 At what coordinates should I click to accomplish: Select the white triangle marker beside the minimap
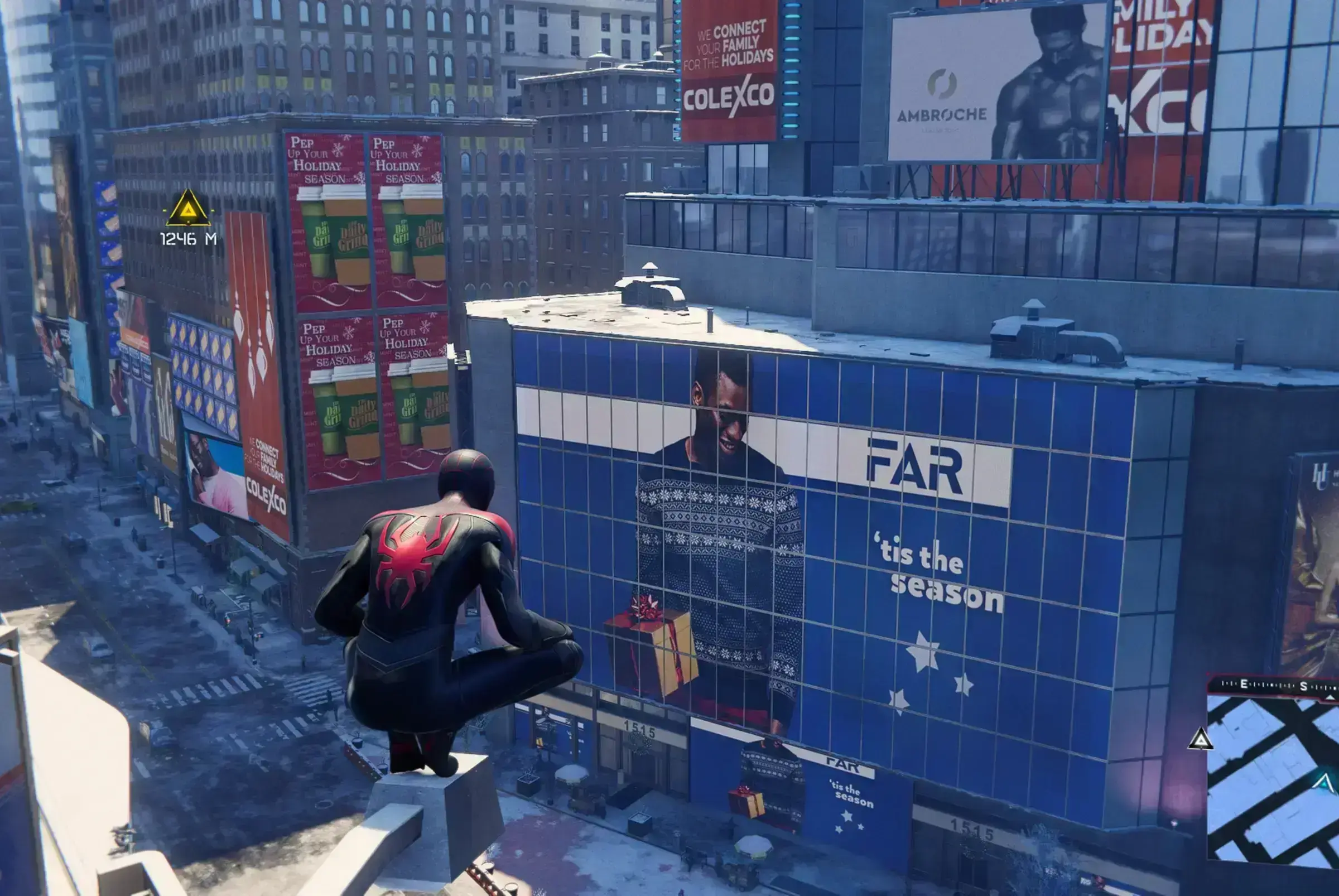[x=1200, y=740]
